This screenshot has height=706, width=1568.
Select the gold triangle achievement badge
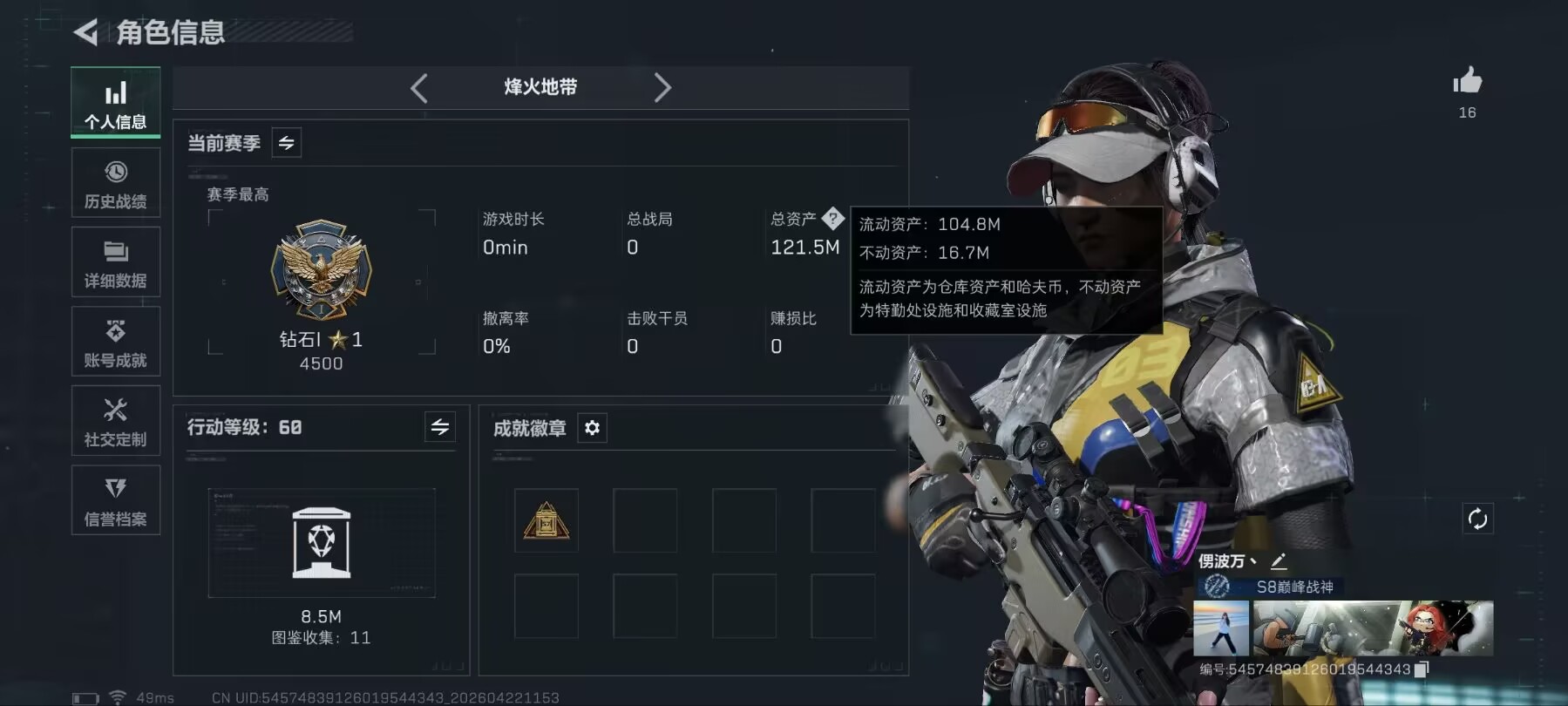tap(546, 521)
